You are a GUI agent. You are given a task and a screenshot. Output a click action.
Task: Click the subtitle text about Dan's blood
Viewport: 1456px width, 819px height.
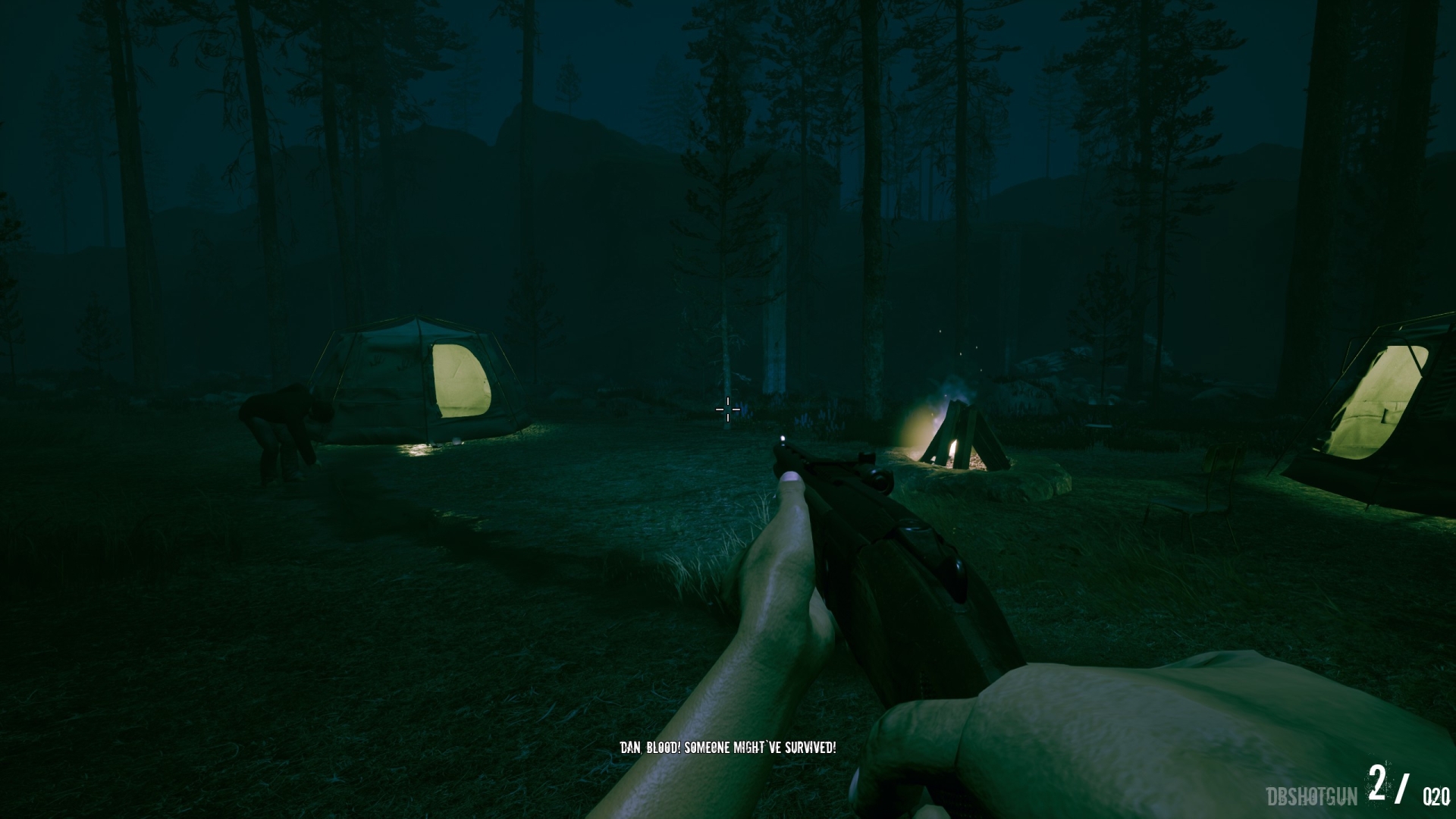point(728,748)
